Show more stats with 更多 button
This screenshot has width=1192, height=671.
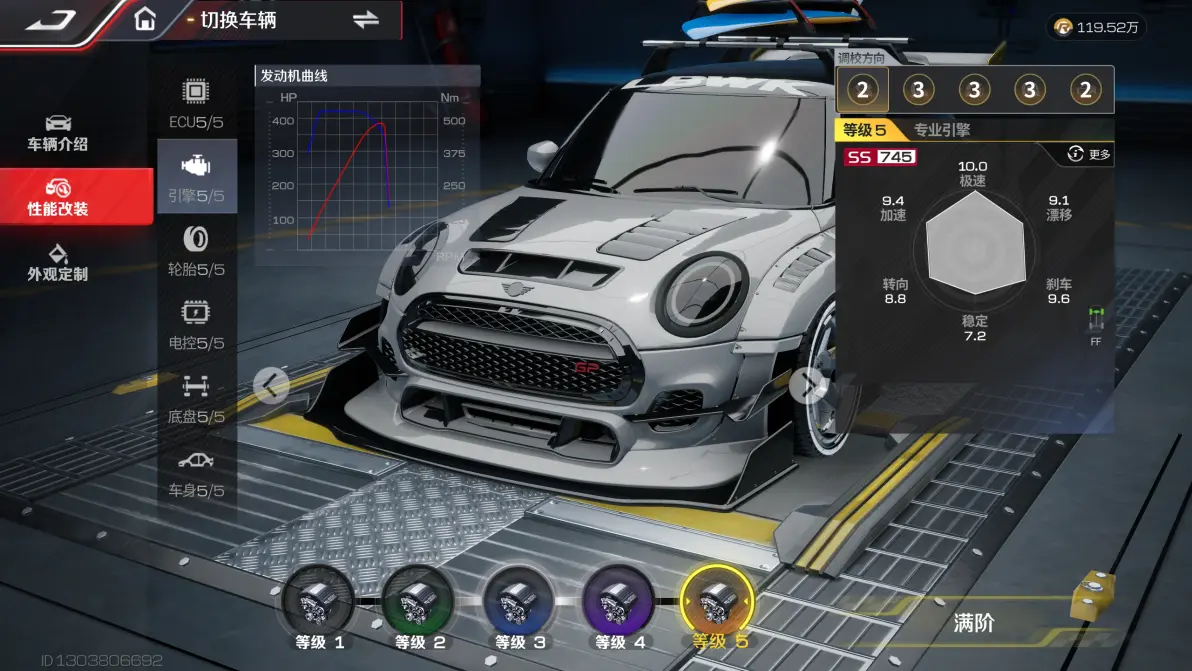pyautogui.click(x=1089, y=154)
